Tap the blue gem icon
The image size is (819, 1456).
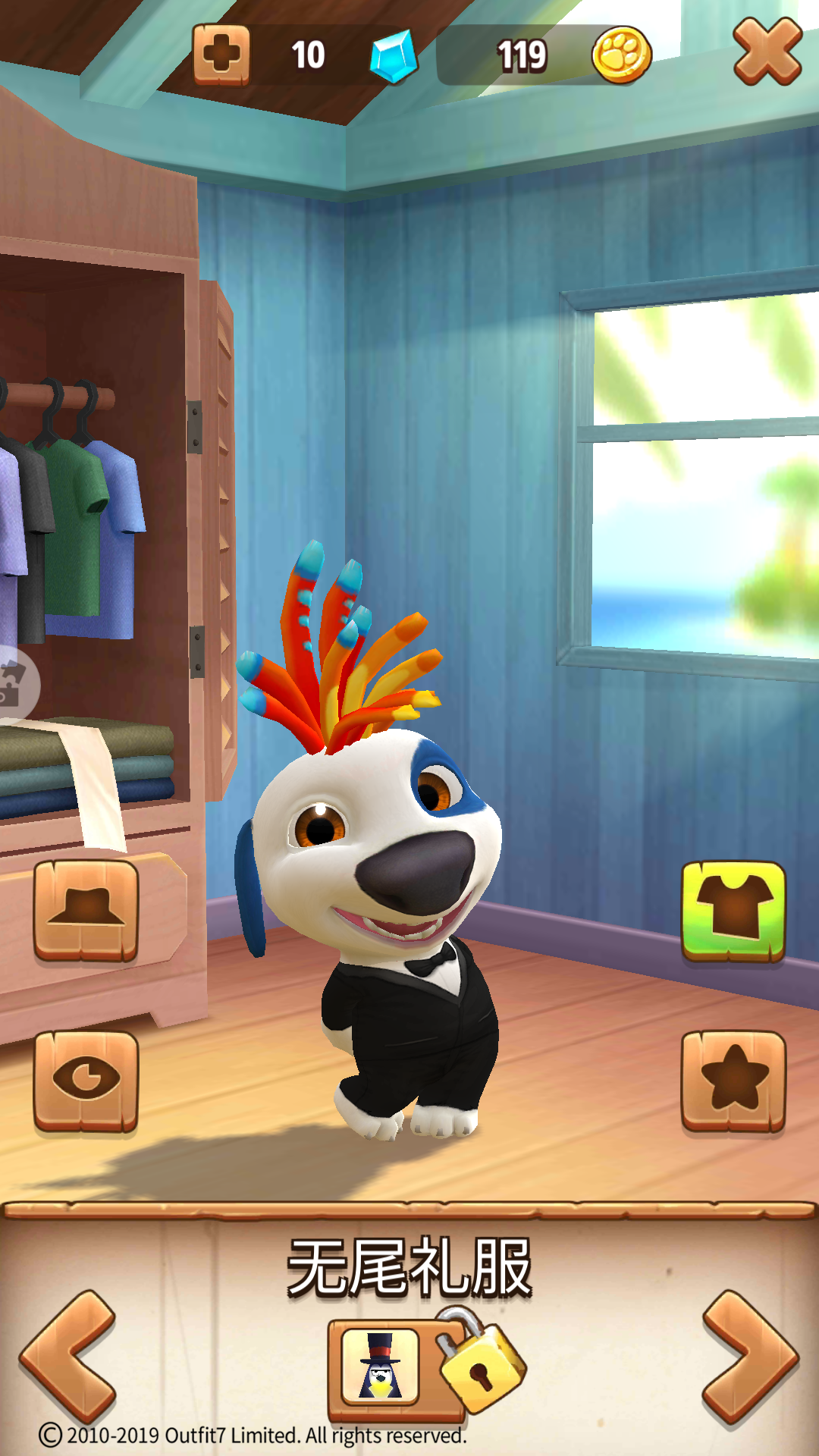(x=394, y=56)
